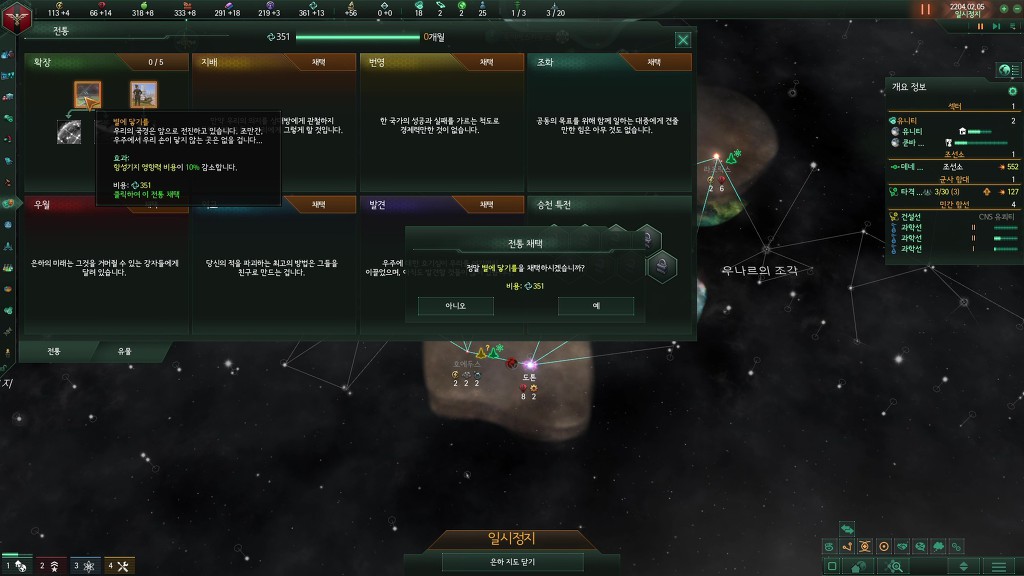Switch to the 유물 tab
Image resolution: width=1024 pixels, height=576 pixels.
pos(125,352)
